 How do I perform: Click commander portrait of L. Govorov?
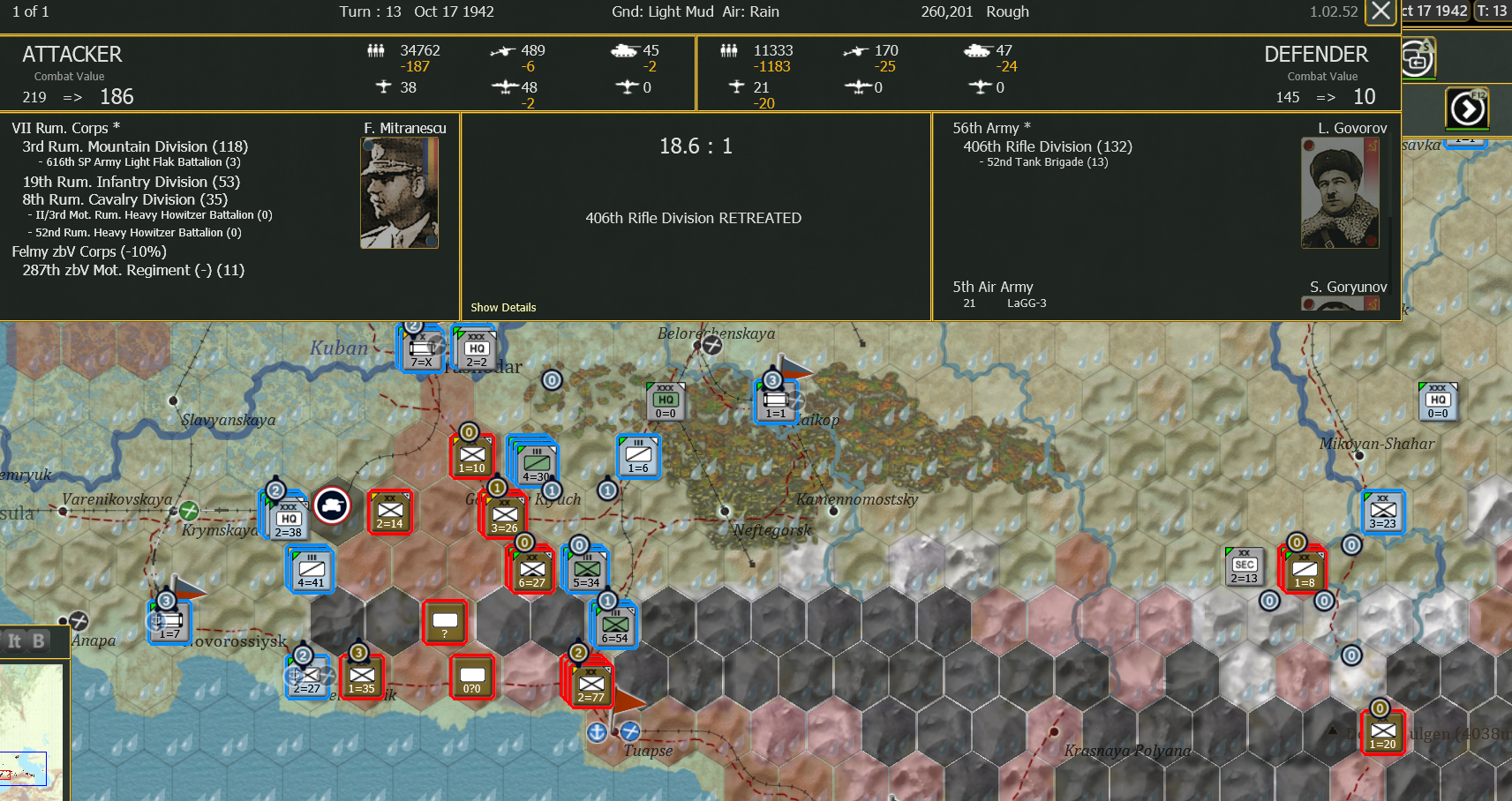point(1339,192)
